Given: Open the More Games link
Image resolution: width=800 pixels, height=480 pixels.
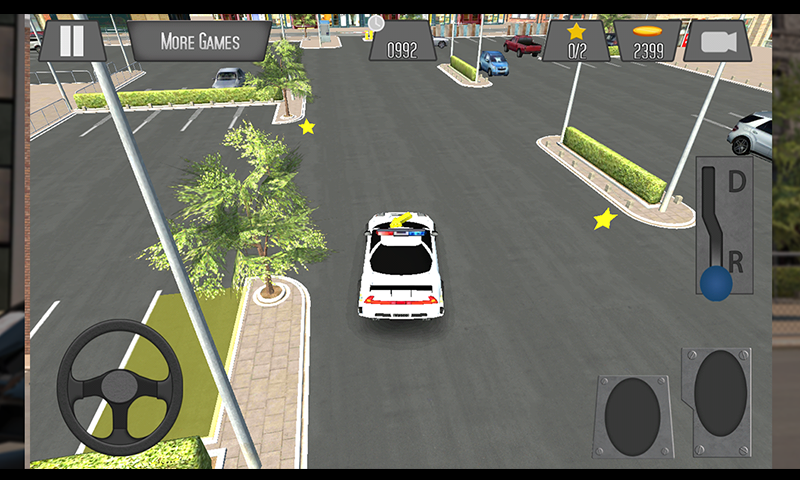Looking at the screenshot, I should (200, 41).
